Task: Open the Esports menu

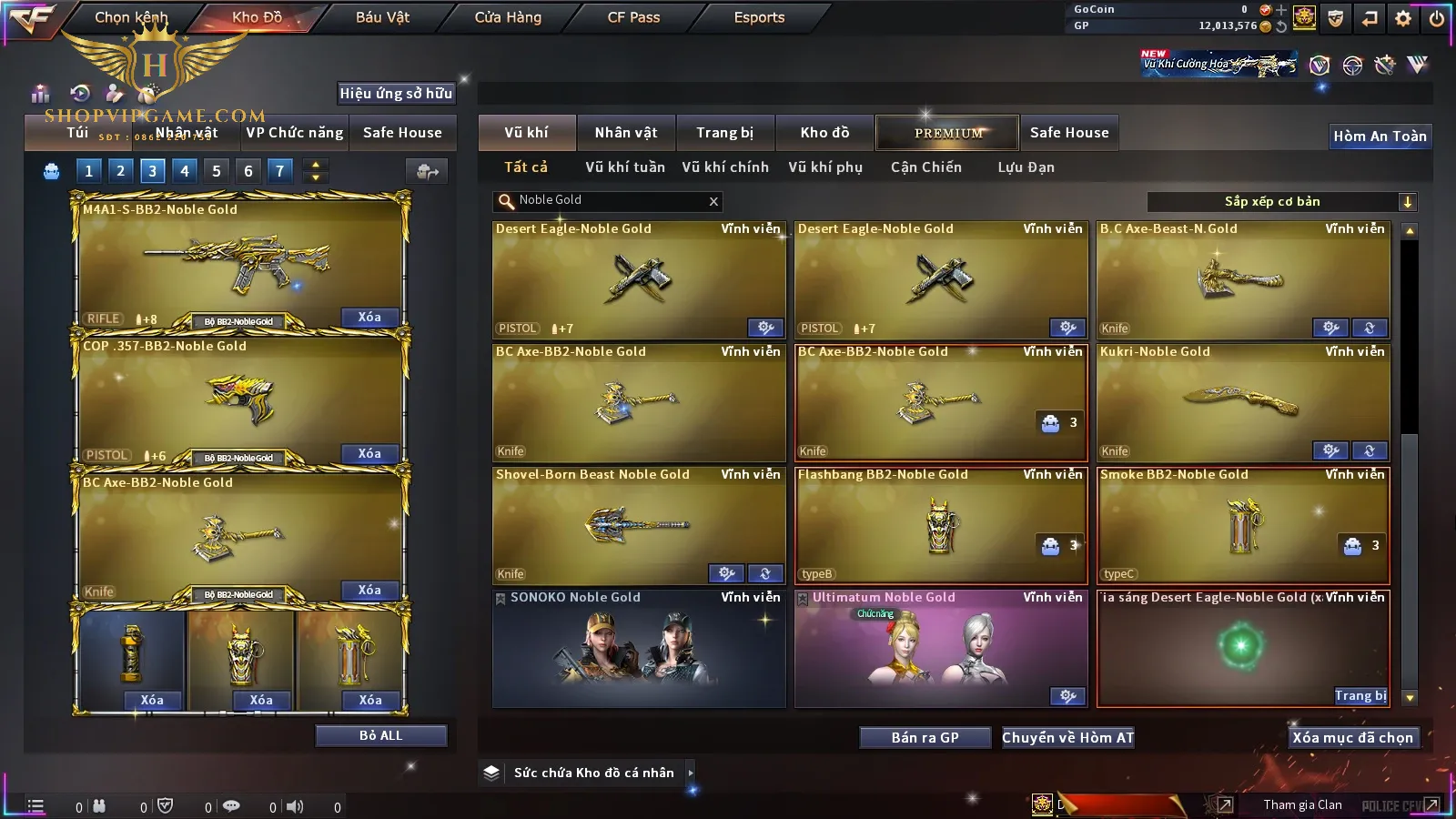Action: (759, 17)
